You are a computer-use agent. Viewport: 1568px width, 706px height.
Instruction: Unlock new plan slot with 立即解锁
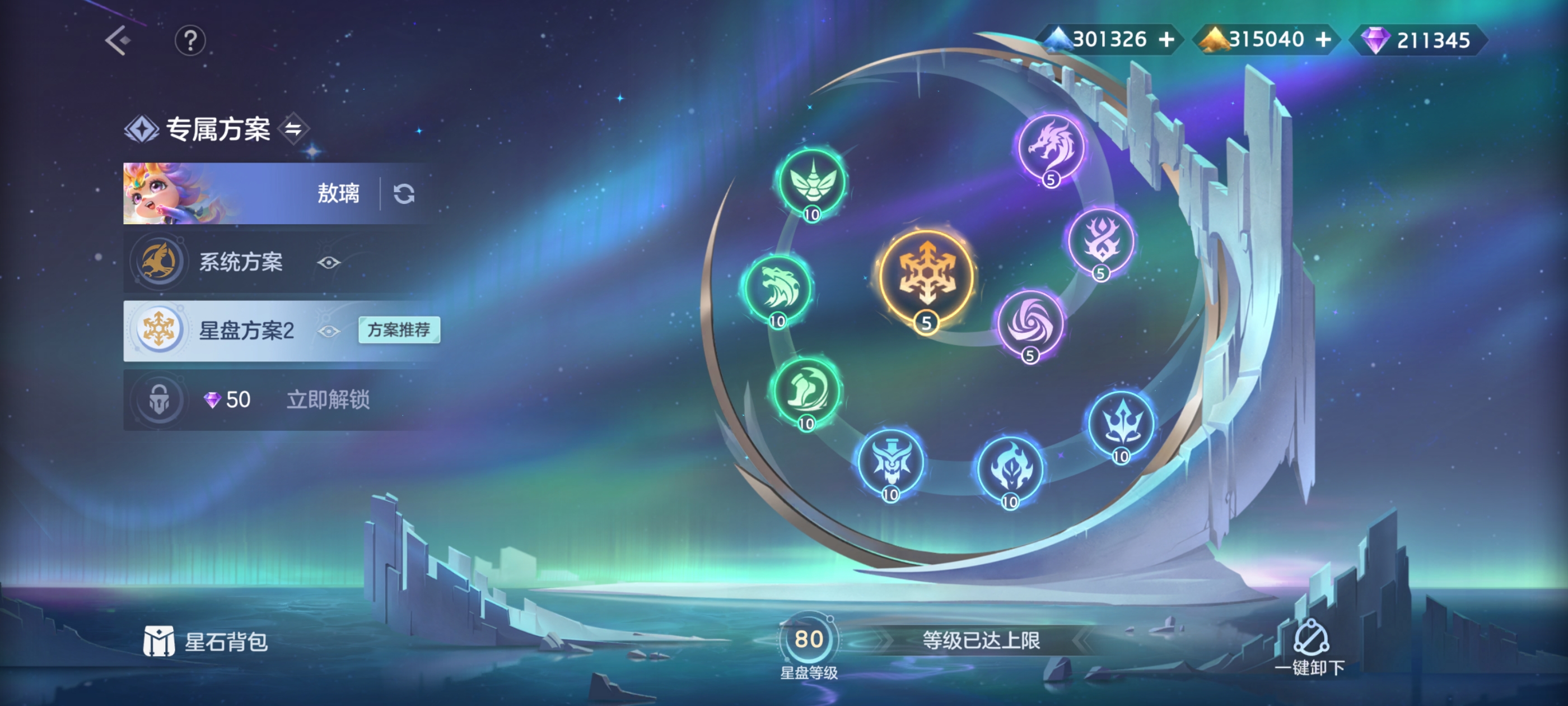pos(328,400)
